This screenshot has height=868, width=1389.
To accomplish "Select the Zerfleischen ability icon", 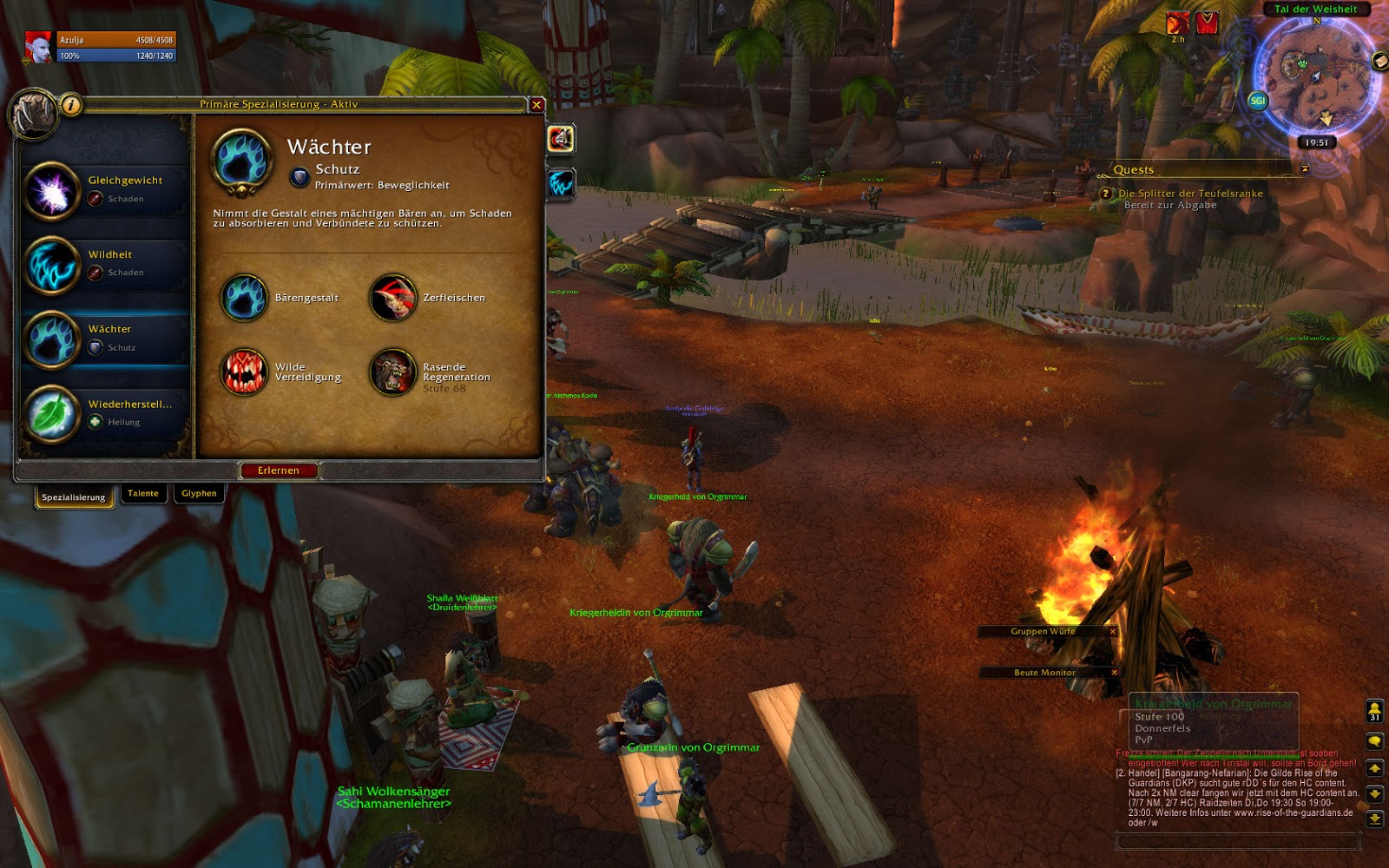I will click(x=392, y=298).
